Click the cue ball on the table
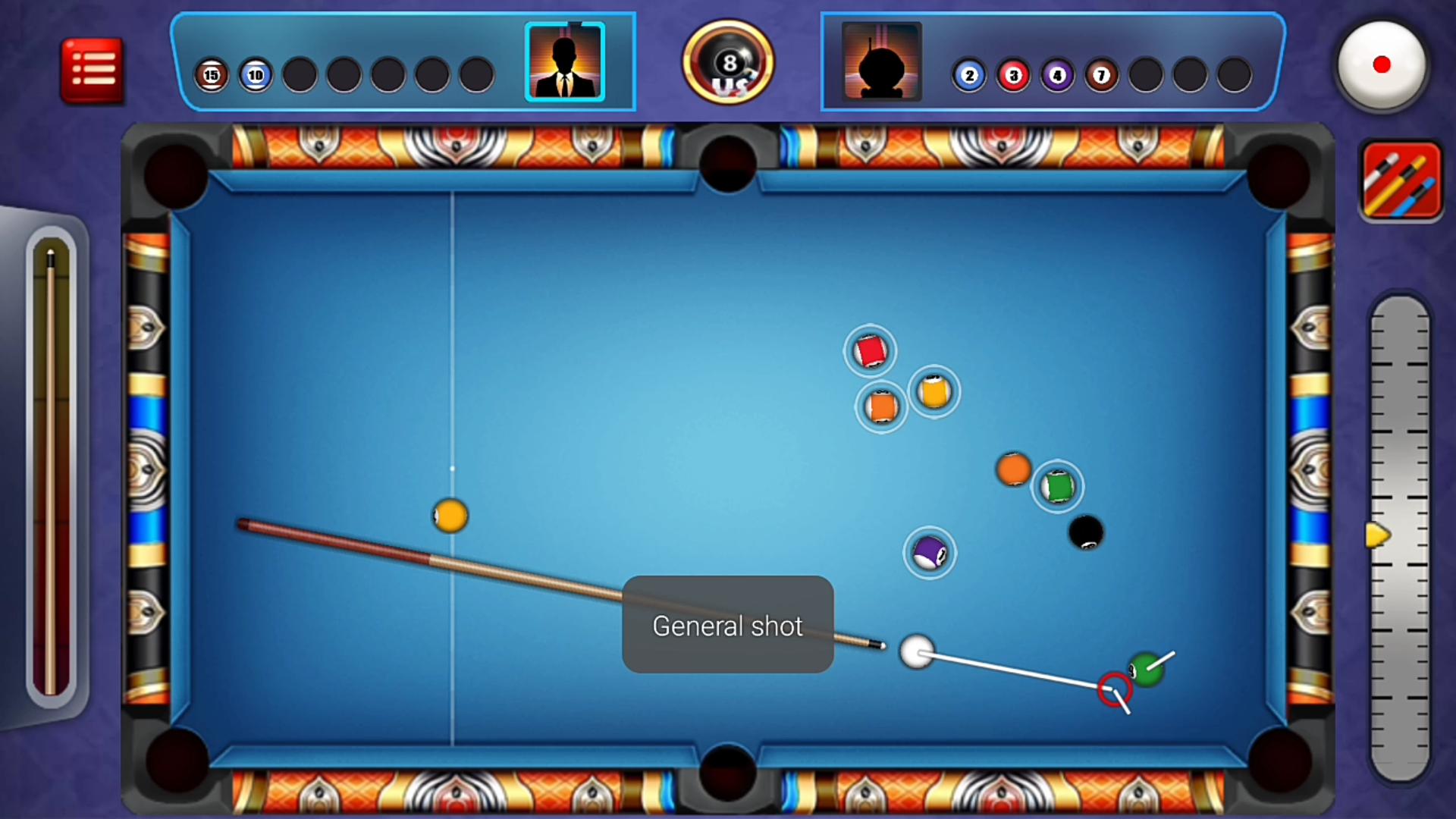Viewport: 1456px width, 819px height. [x=918, y=653]
